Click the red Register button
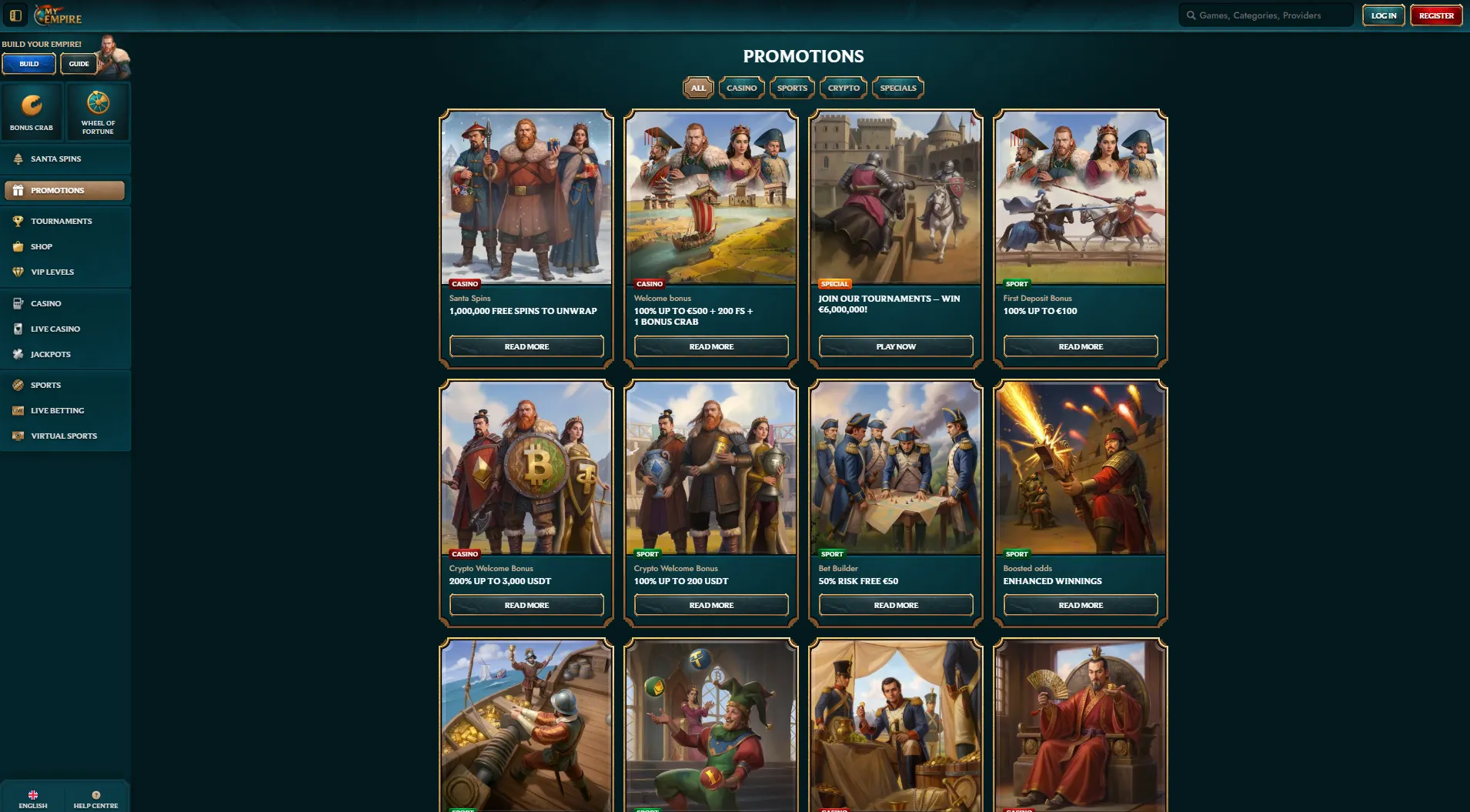Viewport: 1470px width, 812px height. pos(1435,15)
